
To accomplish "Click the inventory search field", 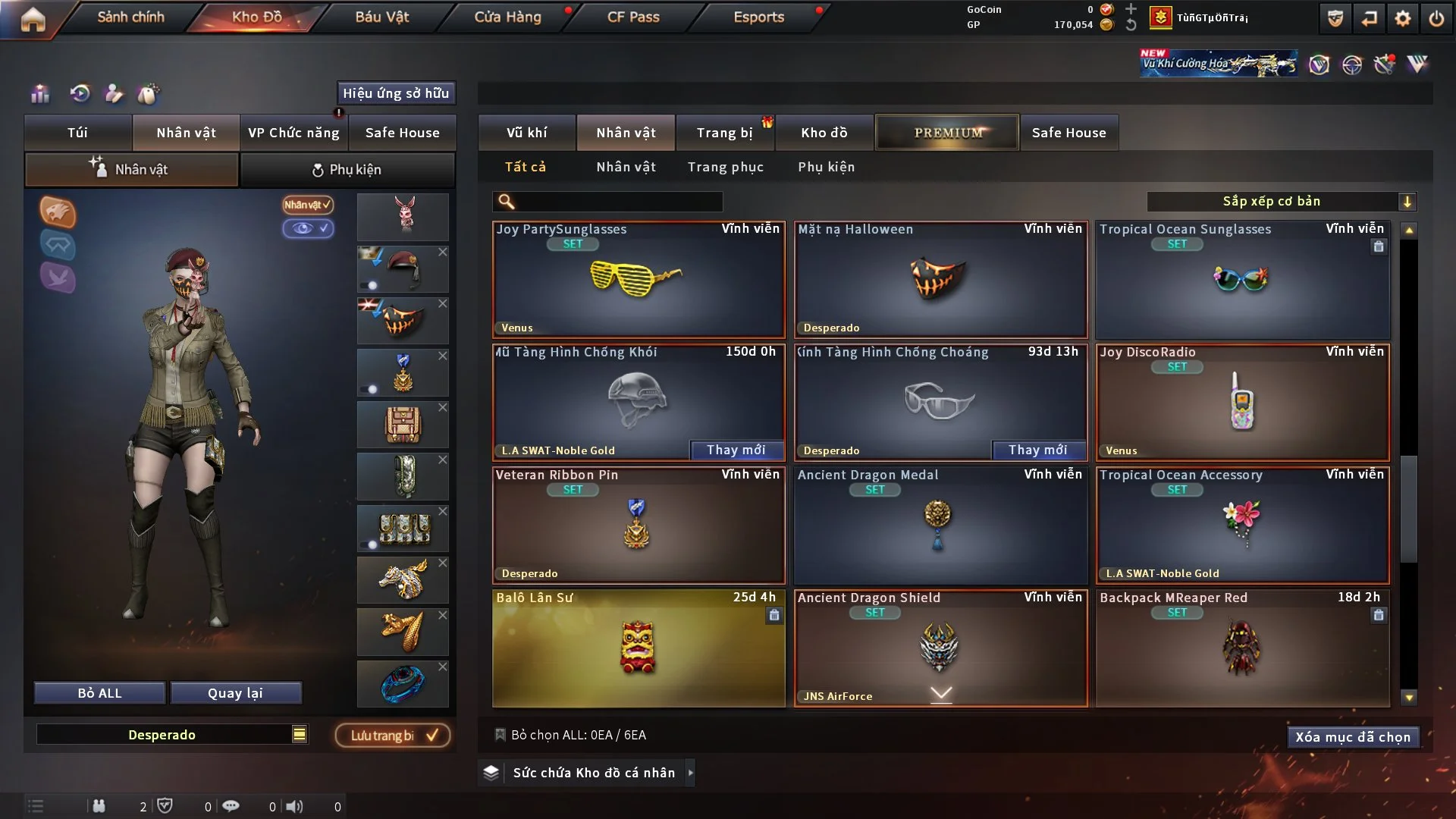I will (x=618, y=202).
